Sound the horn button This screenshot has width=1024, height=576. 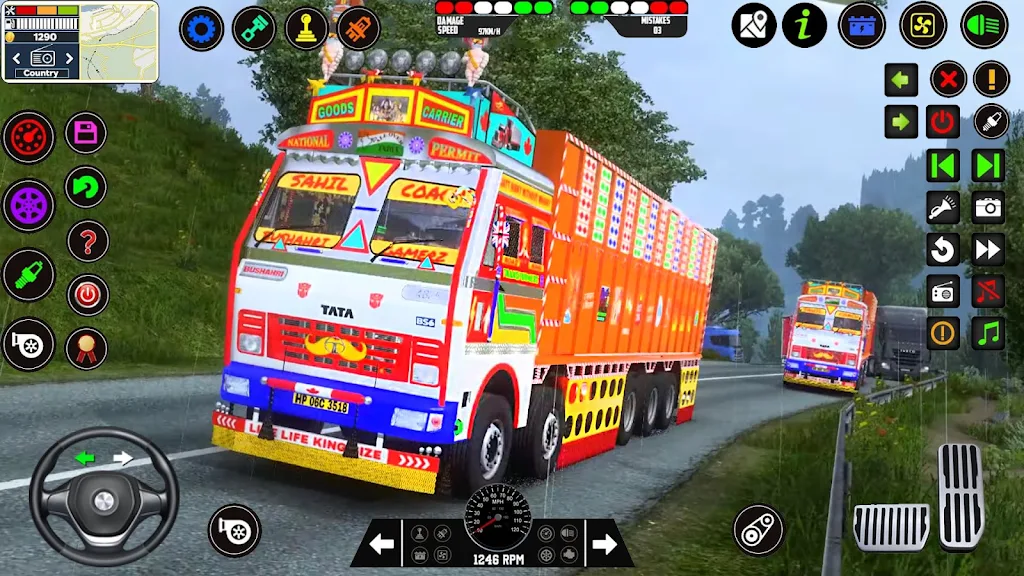click(x=992, y=122)
